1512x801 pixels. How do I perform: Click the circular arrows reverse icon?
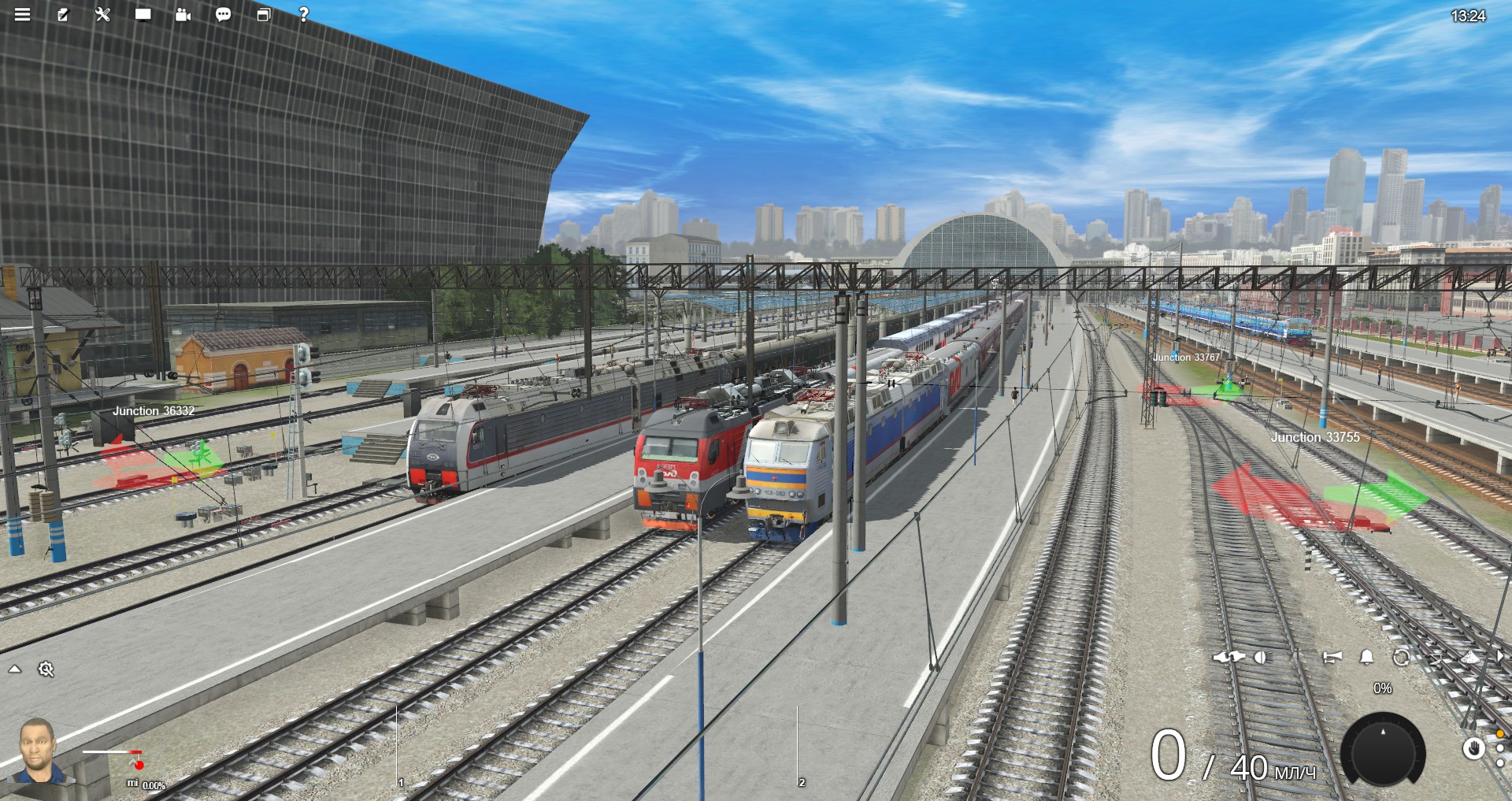tap(1401, 657)
